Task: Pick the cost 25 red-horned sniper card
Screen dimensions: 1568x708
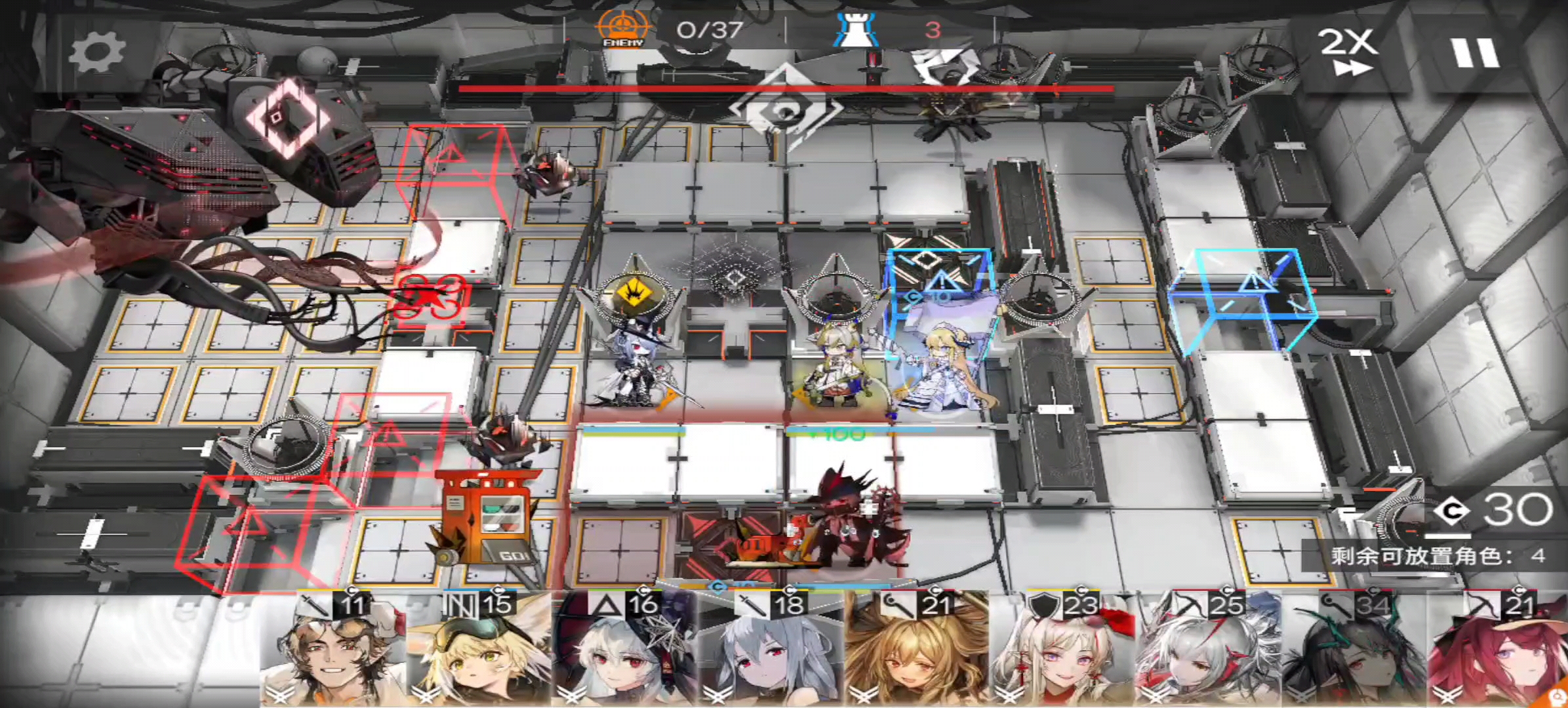Action: 1207,649
